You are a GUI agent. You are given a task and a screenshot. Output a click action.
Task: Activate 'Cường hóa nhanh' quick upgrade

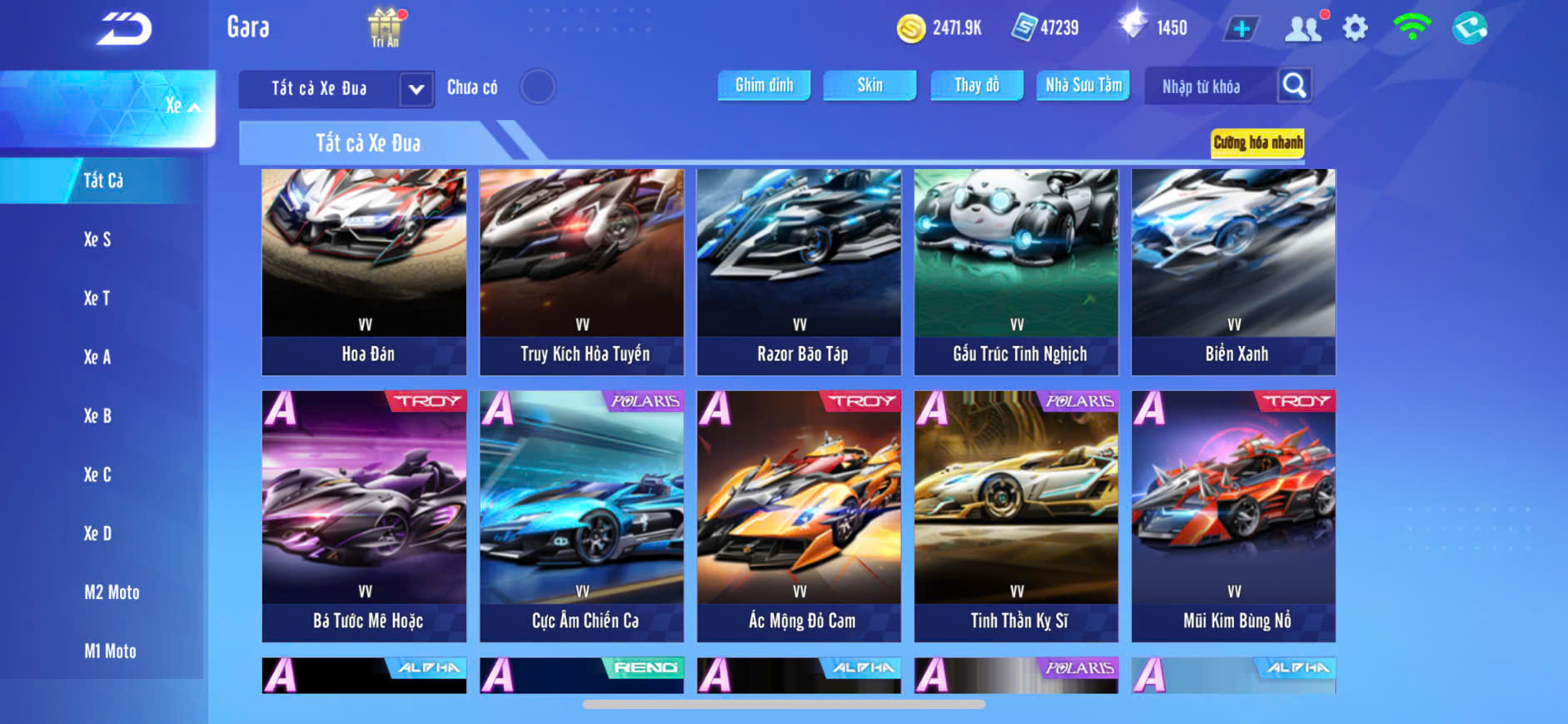click(x=1257, y=142)
